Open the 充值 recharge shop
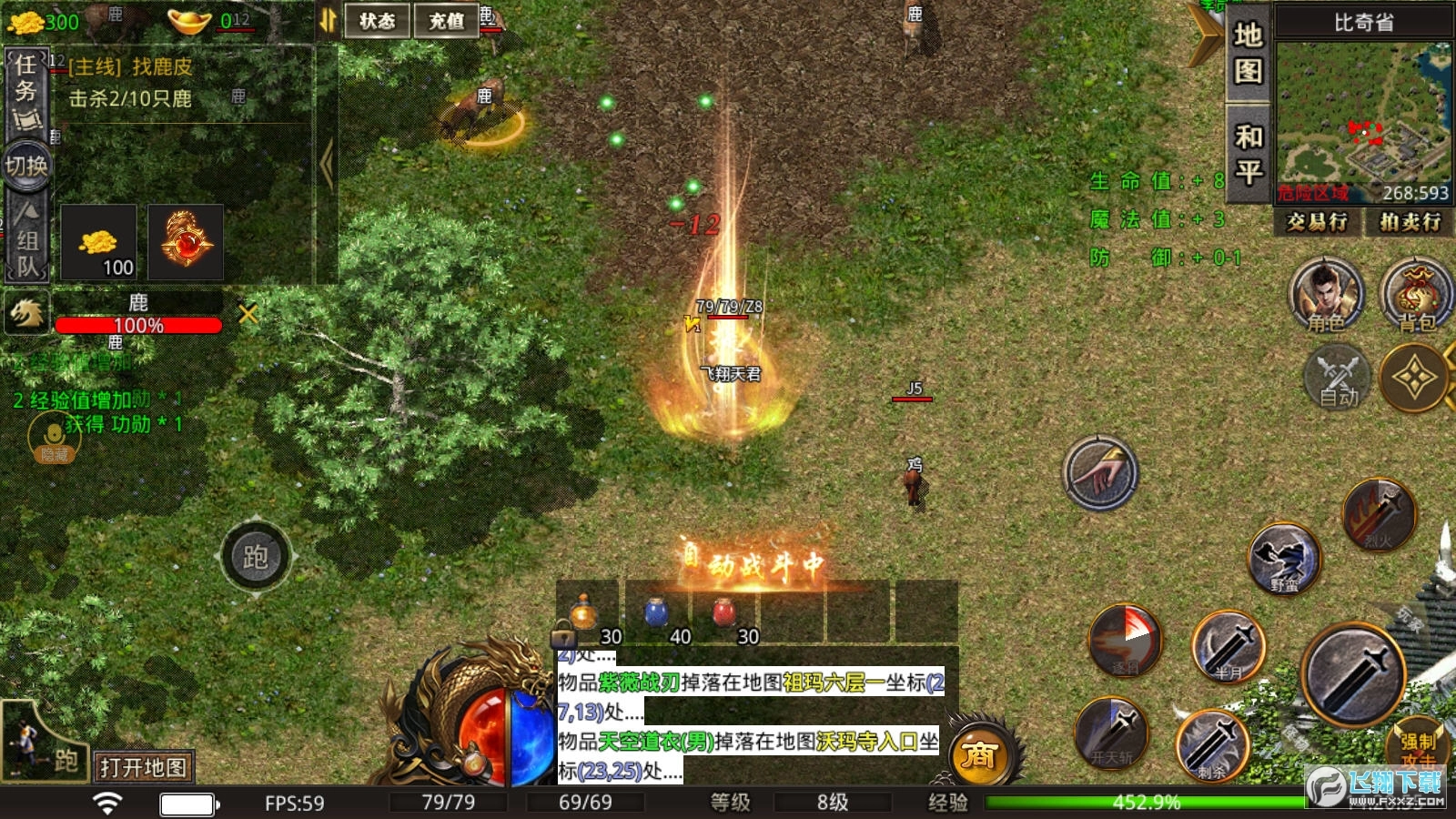Screen dimensions: 1456x819 [446, 20]
